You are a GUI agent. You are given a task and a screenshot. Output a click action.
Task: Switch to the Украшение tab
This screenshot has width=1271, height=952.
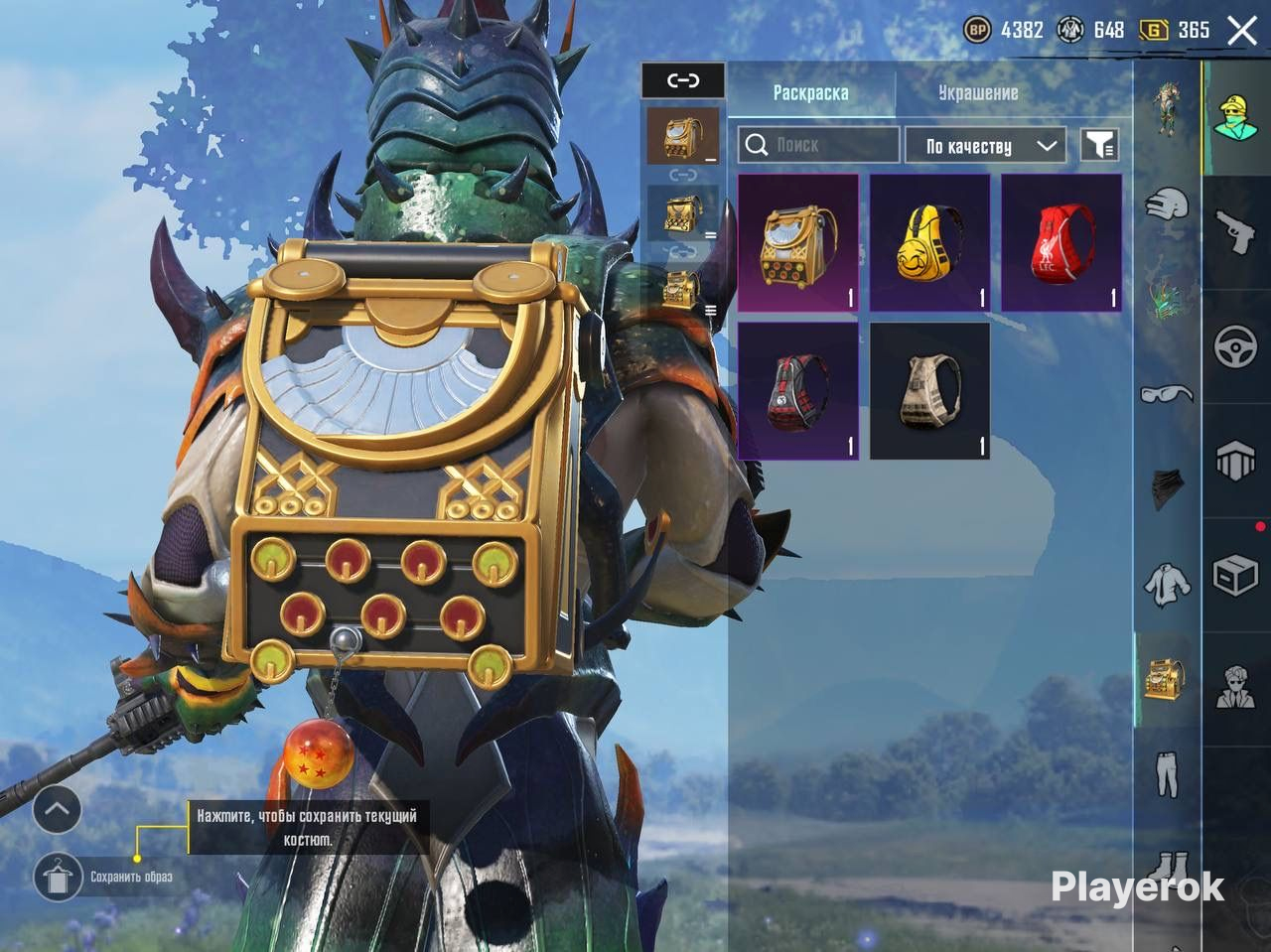[x=978, y=93]
